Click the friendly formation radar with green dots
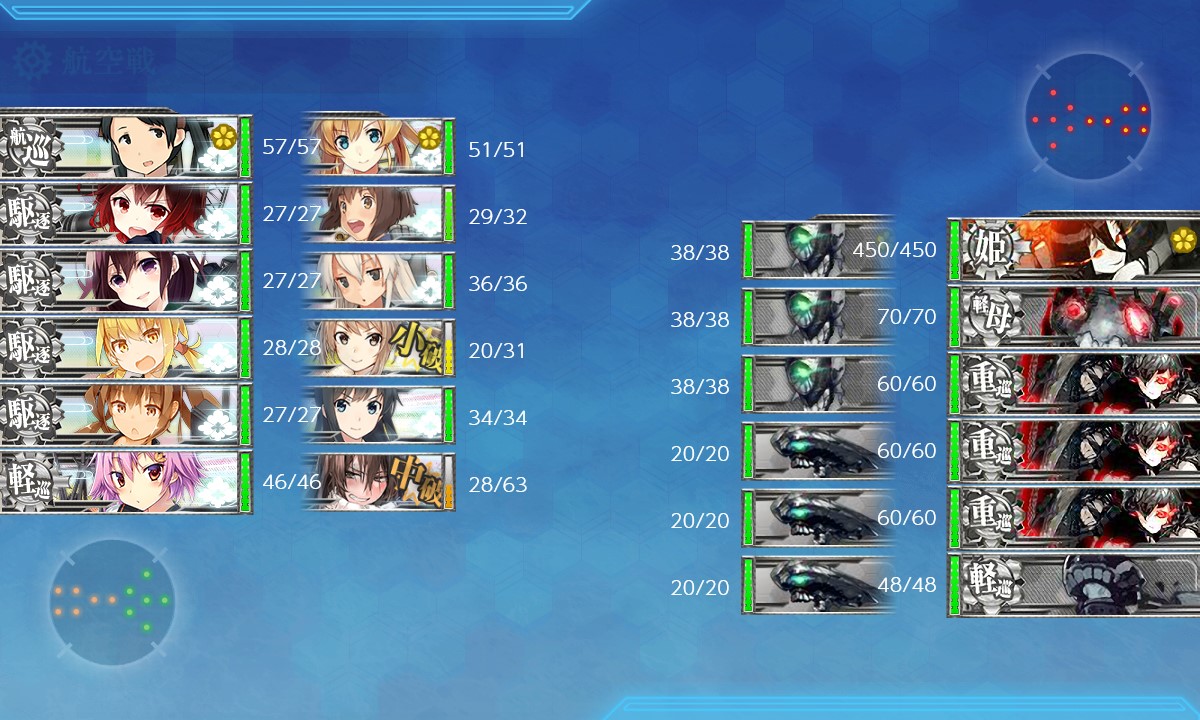 pyautogui.click(x=112, y=602)
